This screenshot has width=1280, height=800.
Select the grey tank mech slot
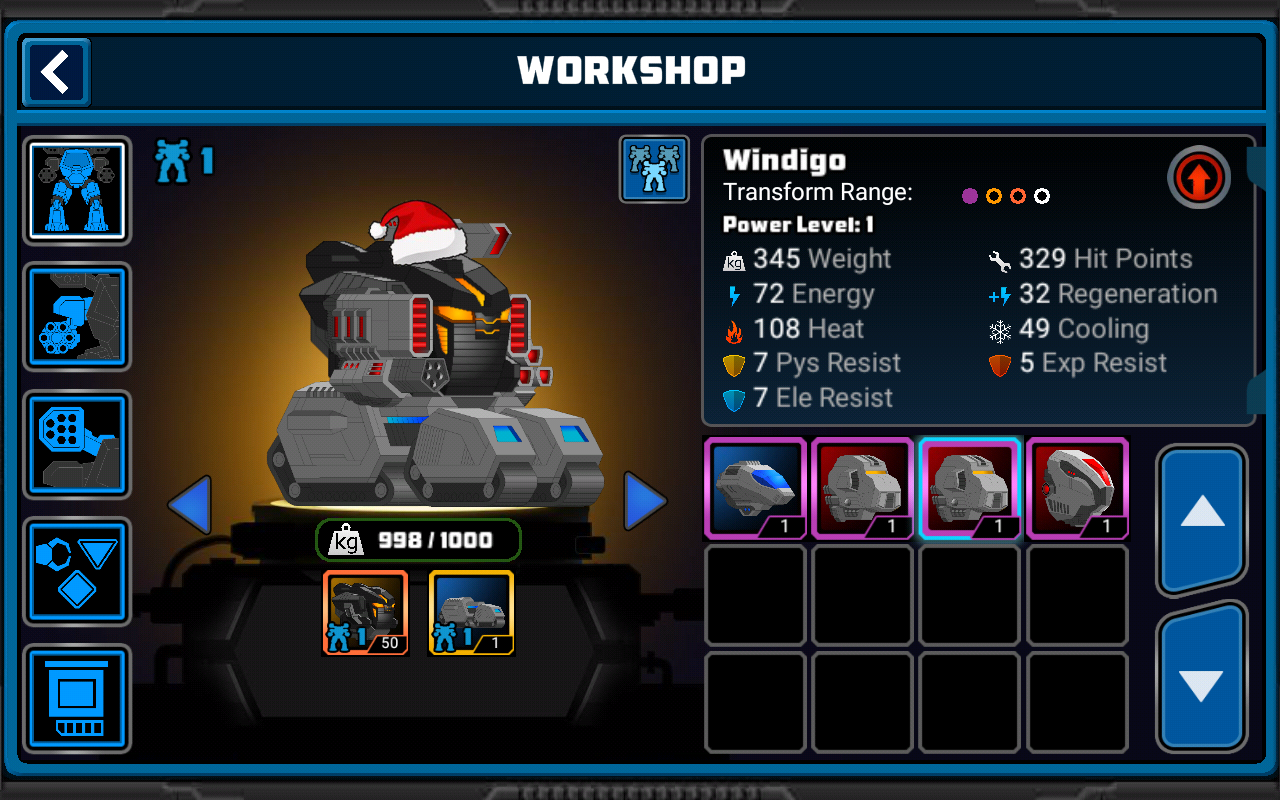tap(471, 613)
